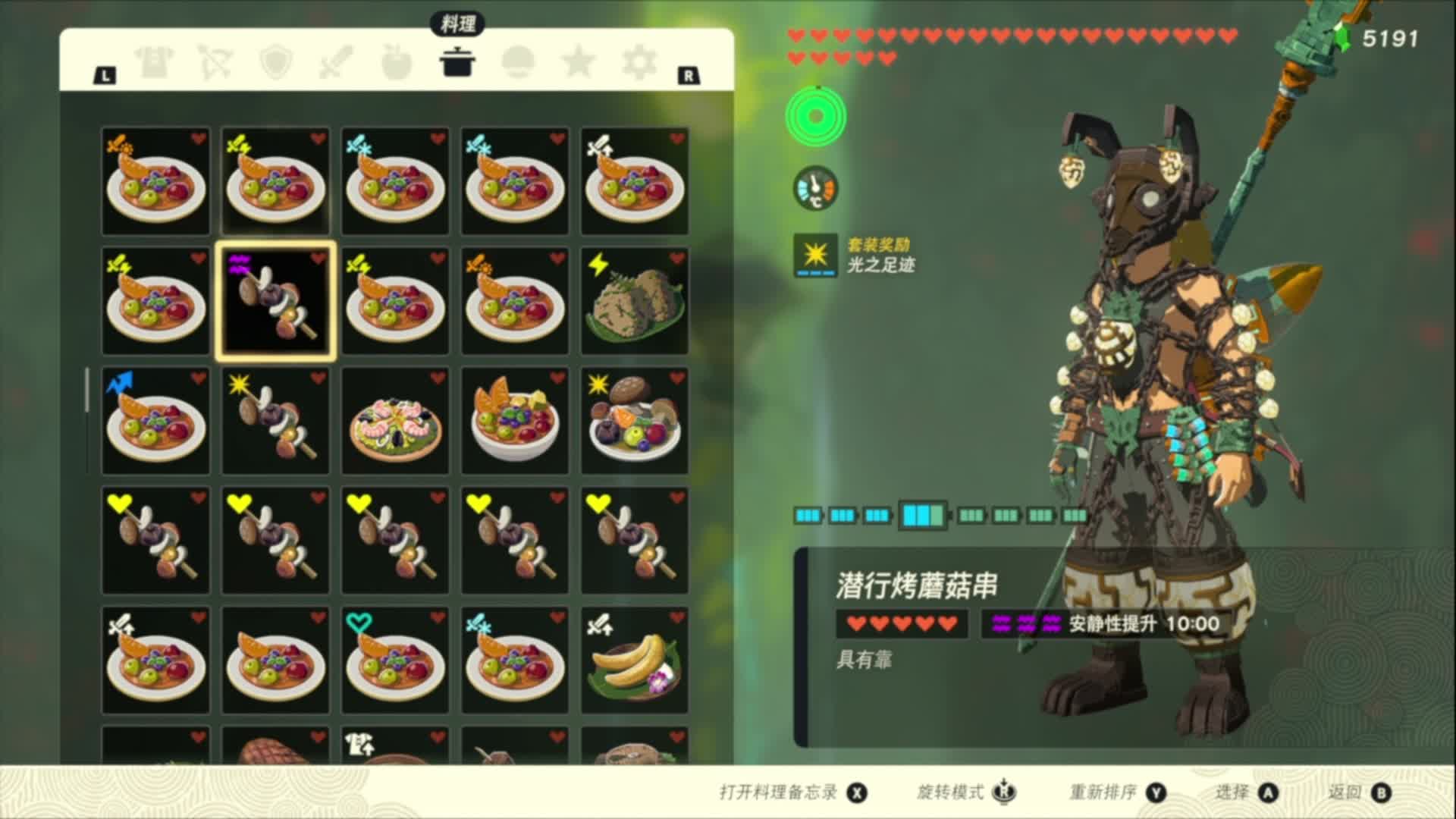Switch to the armor shirt tab
1456x819 pixels.
[155, 62]
